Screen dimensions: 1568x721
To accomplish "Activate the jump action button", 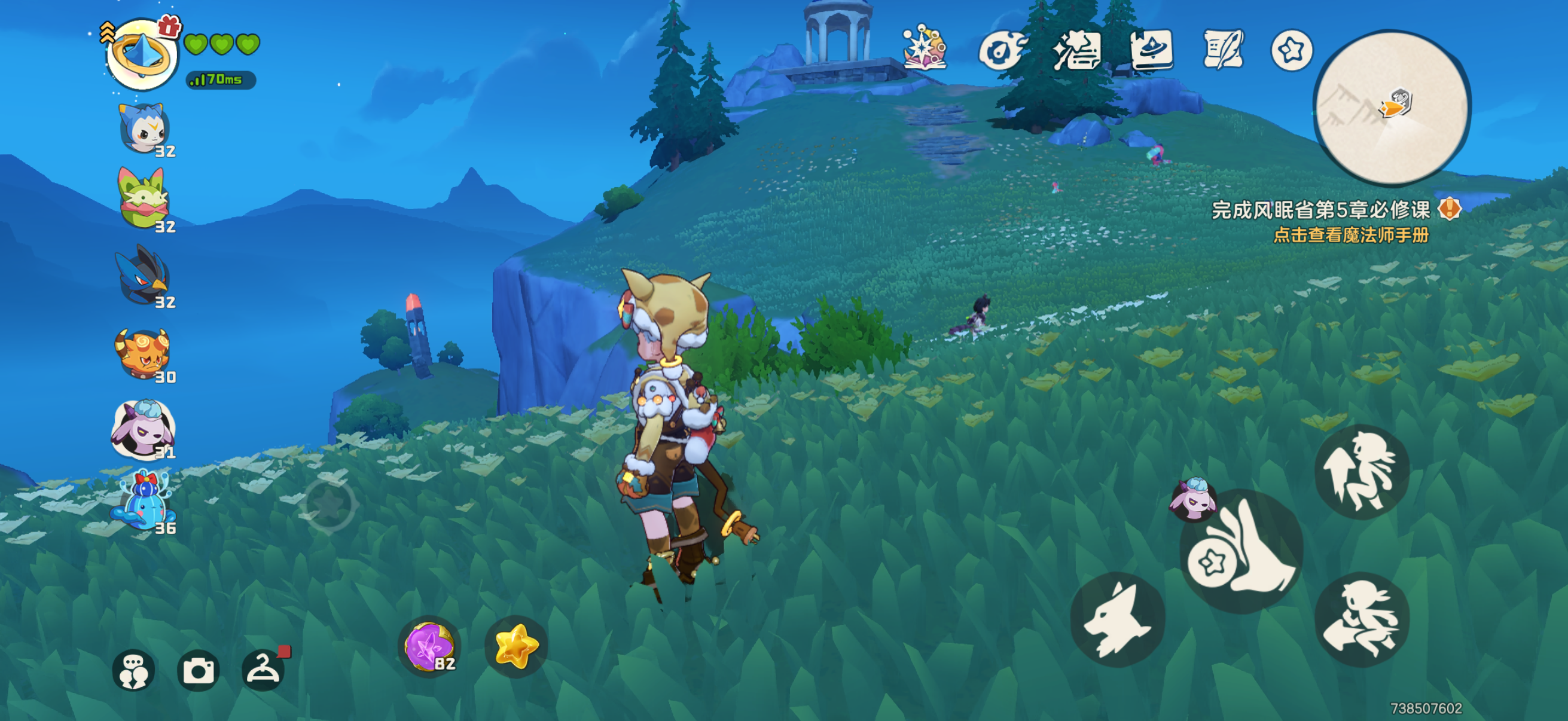I will tap(1362, 472).
